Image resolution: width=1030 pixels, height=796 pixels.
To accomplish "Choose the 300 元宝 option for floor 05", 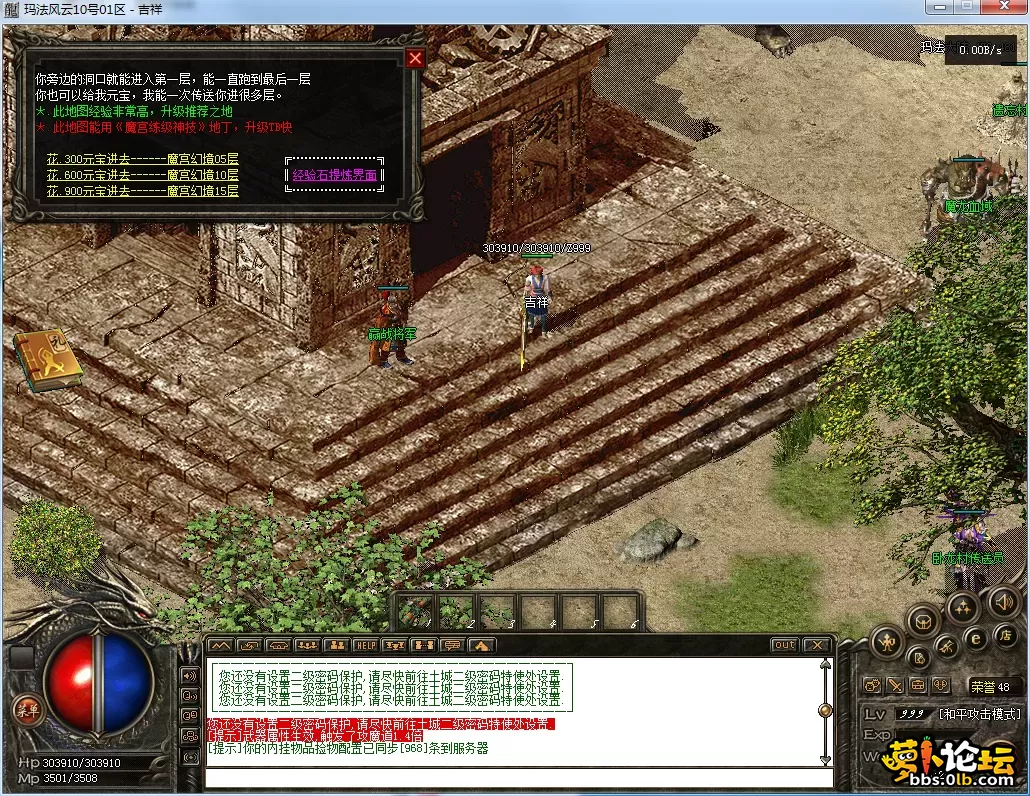I will click(x=142, y=159).
